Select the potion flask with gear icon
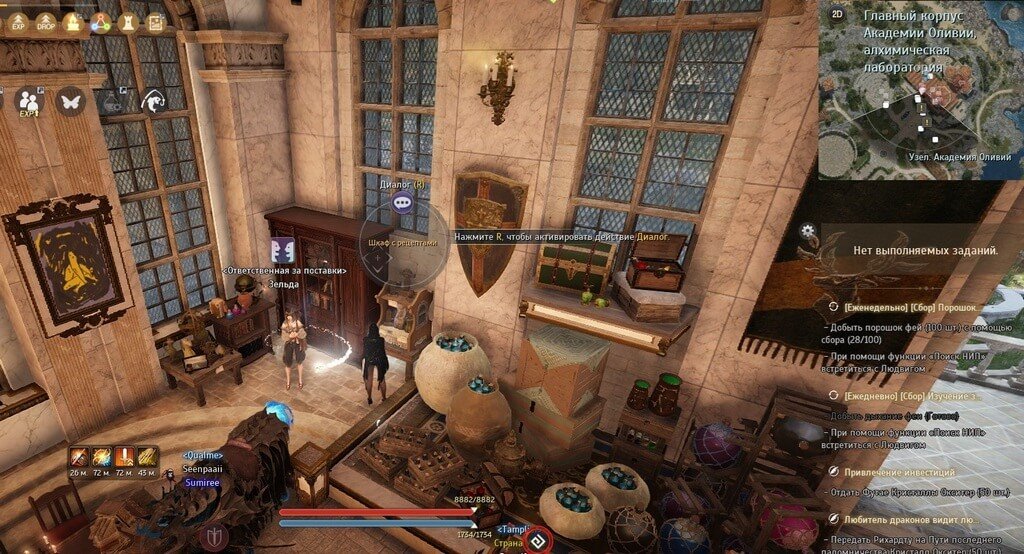Screen dimensions: 1024x554 [x=111, y=101]
